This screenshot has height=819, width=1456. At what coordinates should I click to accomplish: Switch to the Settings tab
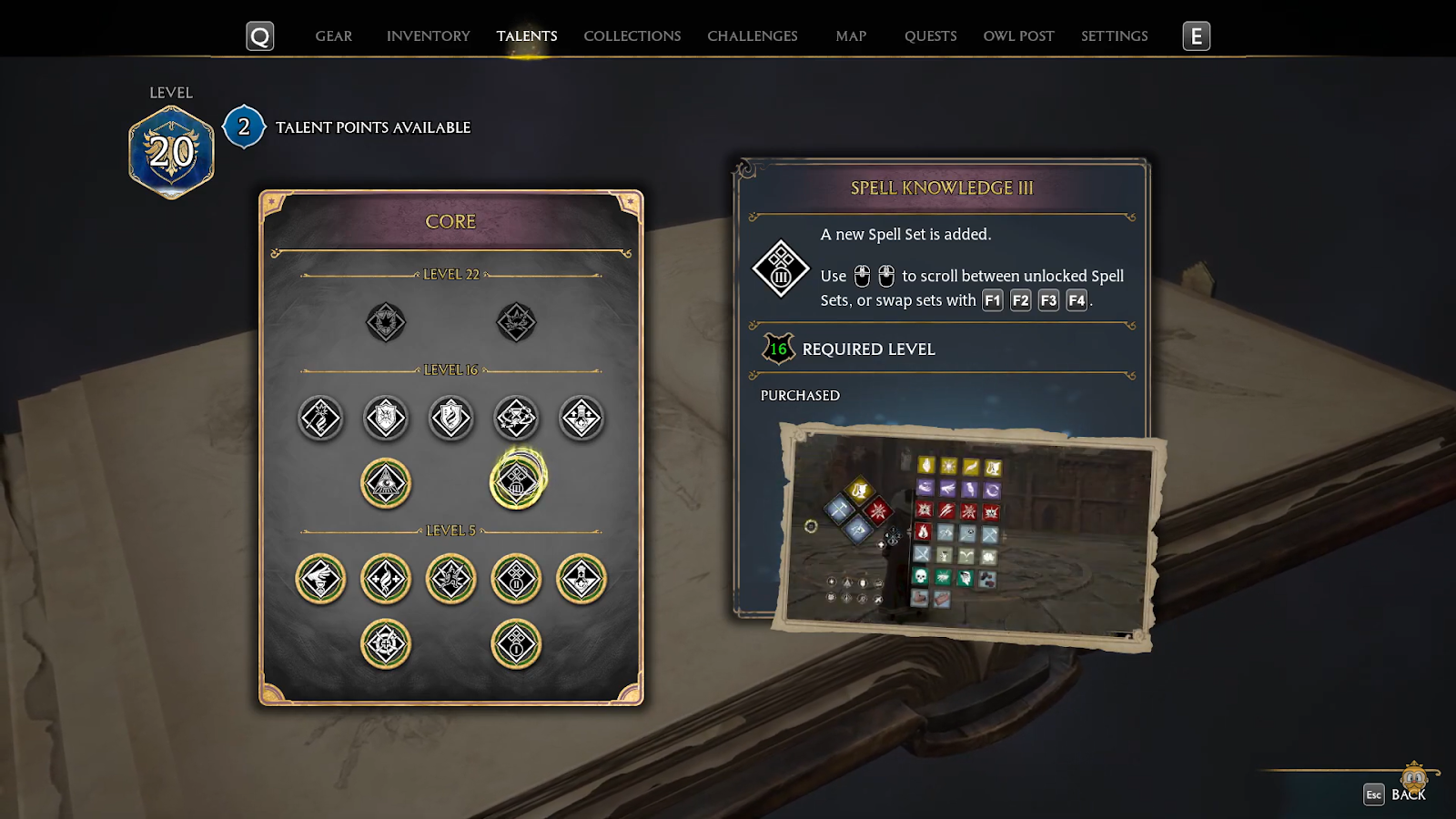click(1114, 36)
